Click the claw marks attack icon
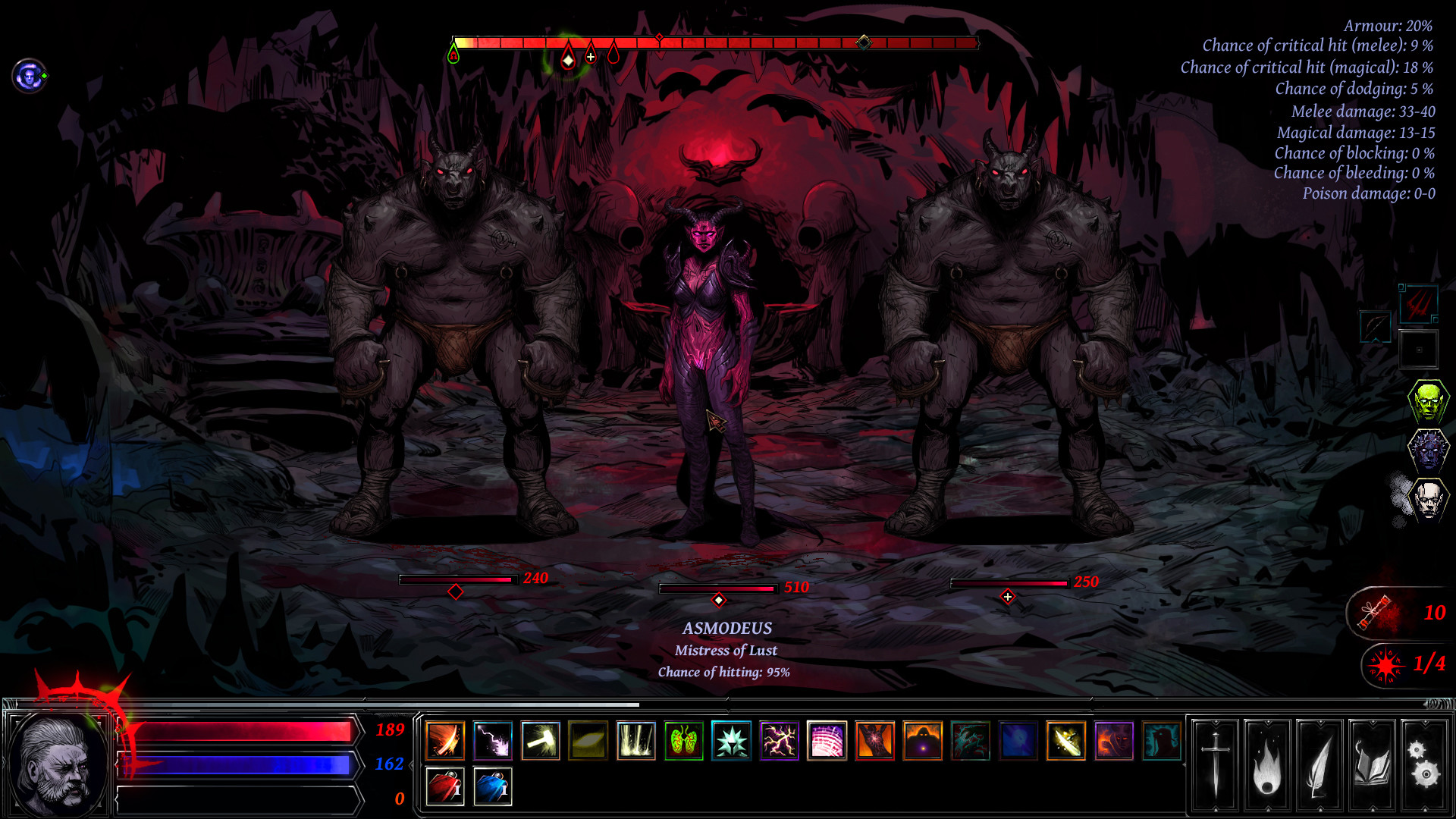 [1418, 305]
